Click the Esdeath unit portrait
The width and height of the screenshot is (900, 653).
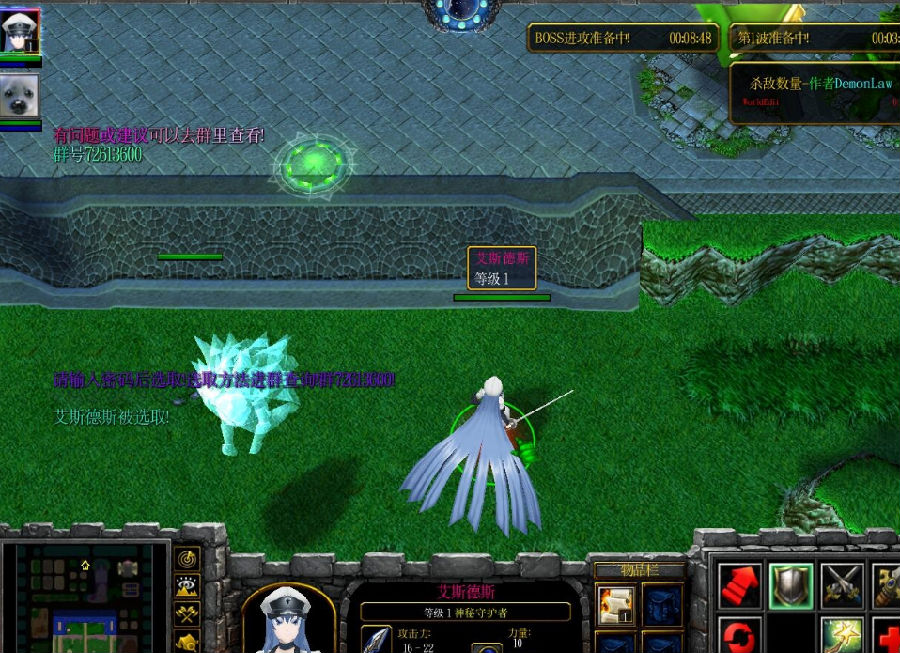[288, 620]
